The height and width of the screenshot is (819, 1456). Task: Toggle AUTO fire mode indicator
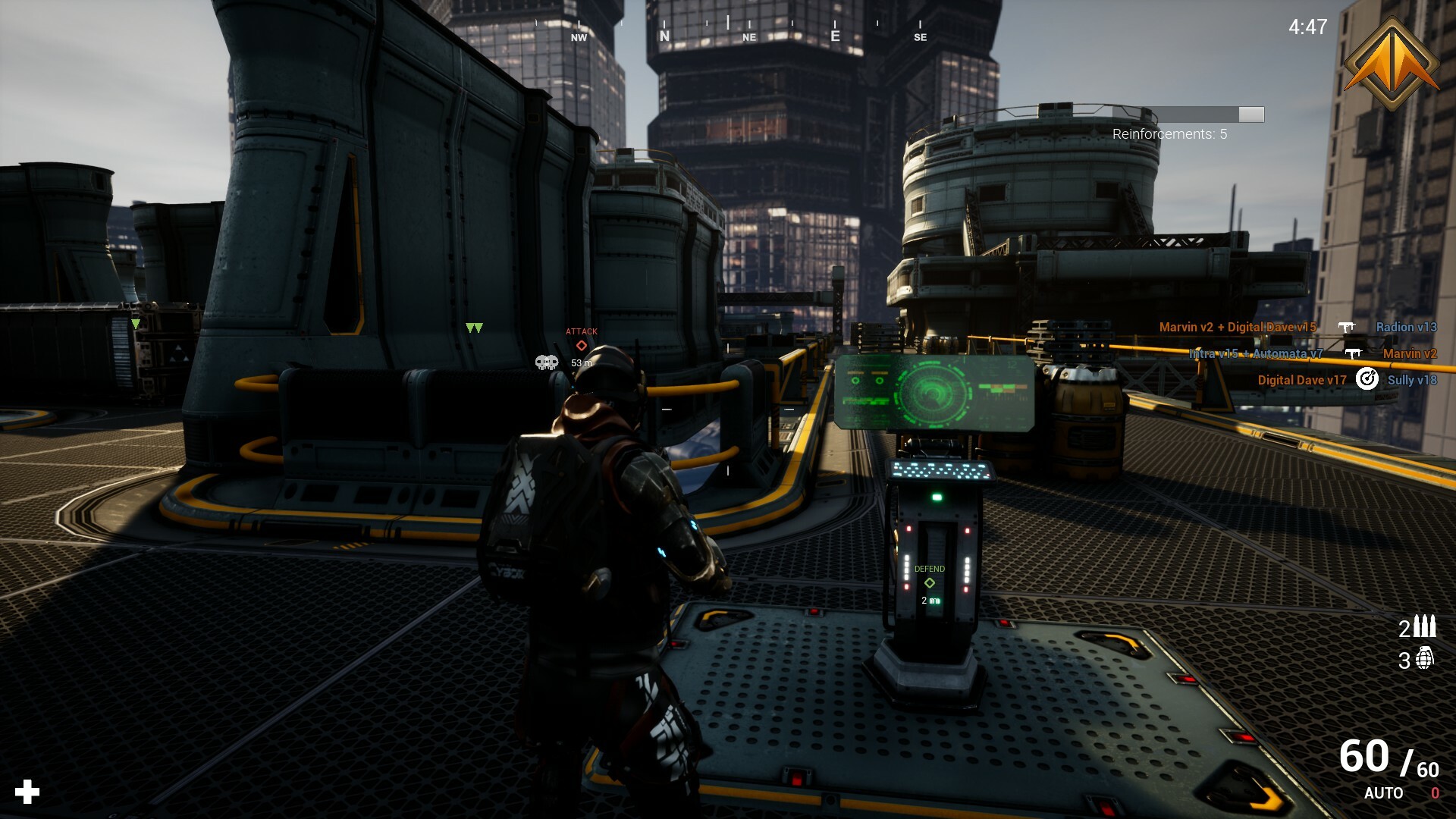pyautogui.click(x=1383, y=794)
